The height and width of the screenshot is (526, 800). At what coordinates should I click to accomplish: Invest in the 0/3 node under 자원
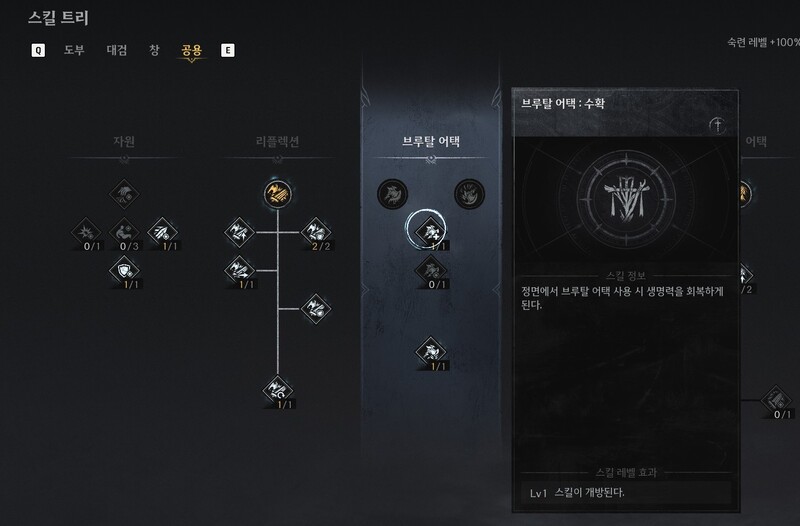123,232
